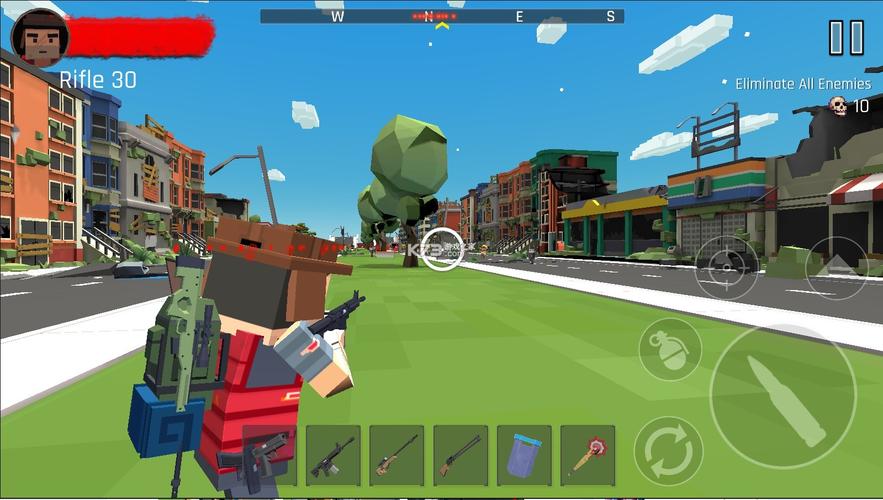The height and width of the screenshot is (500, 883).
Task: Equip the blue riot shield
Action: point(524,455)
